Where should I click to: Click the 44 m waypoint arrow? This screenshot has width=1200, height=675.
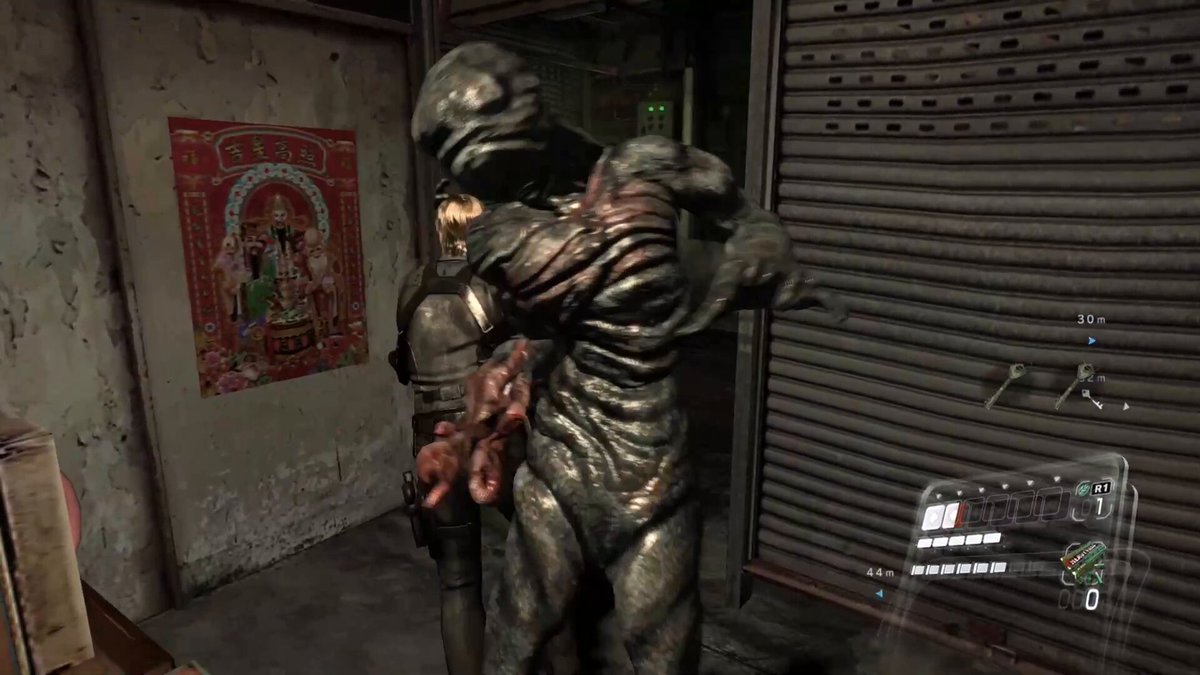click(x=879, y=593)
